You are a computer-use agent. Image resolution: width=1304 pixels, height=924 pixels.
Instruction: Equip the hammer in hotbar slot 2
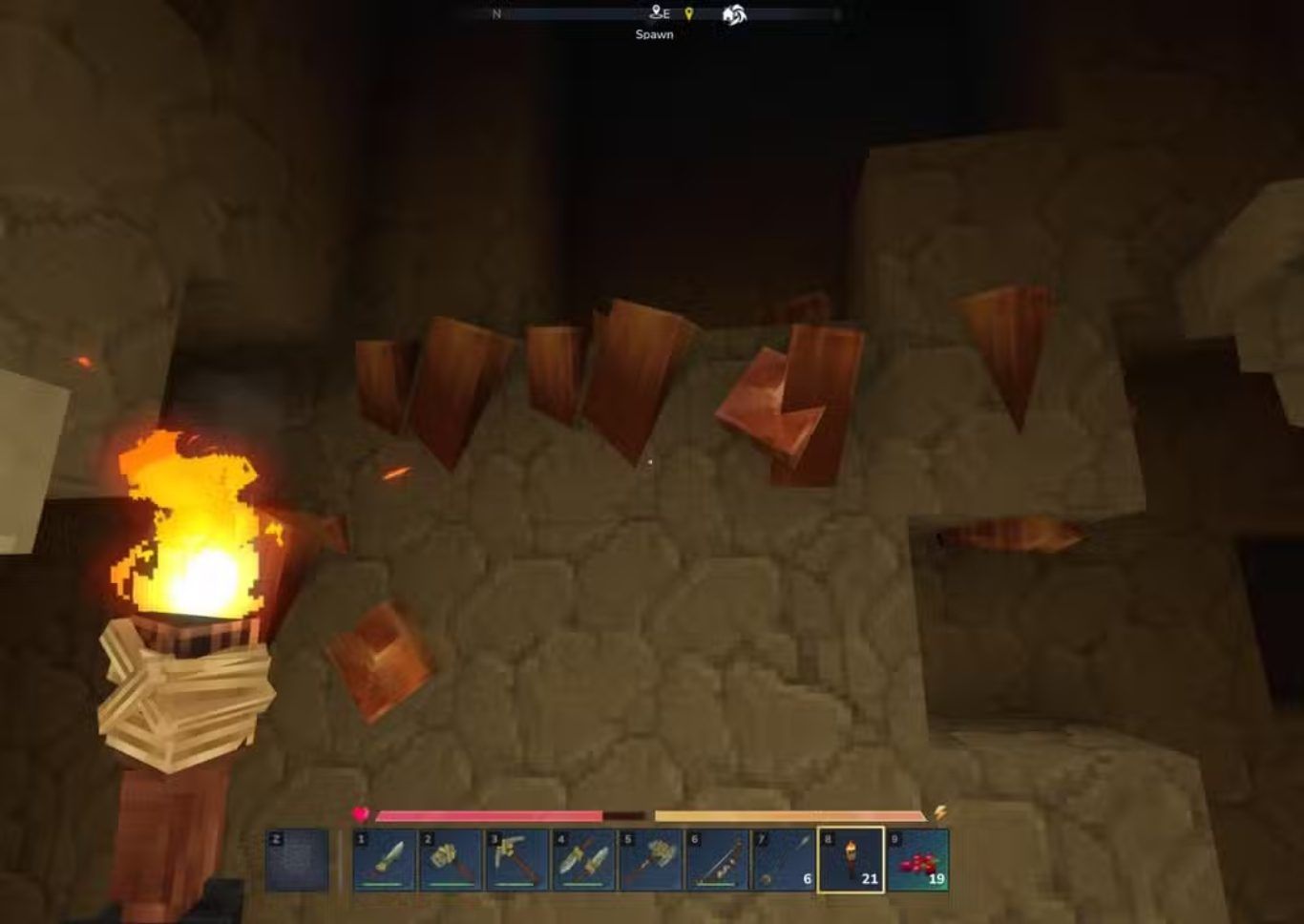[x=451, y=860]
